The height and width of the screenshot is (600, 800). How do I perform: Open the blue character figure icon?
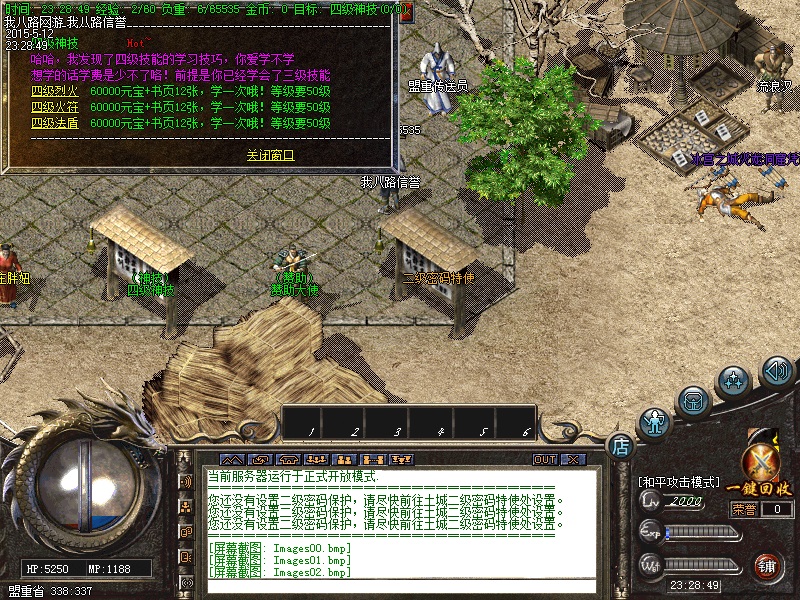(x=654, y=423)
